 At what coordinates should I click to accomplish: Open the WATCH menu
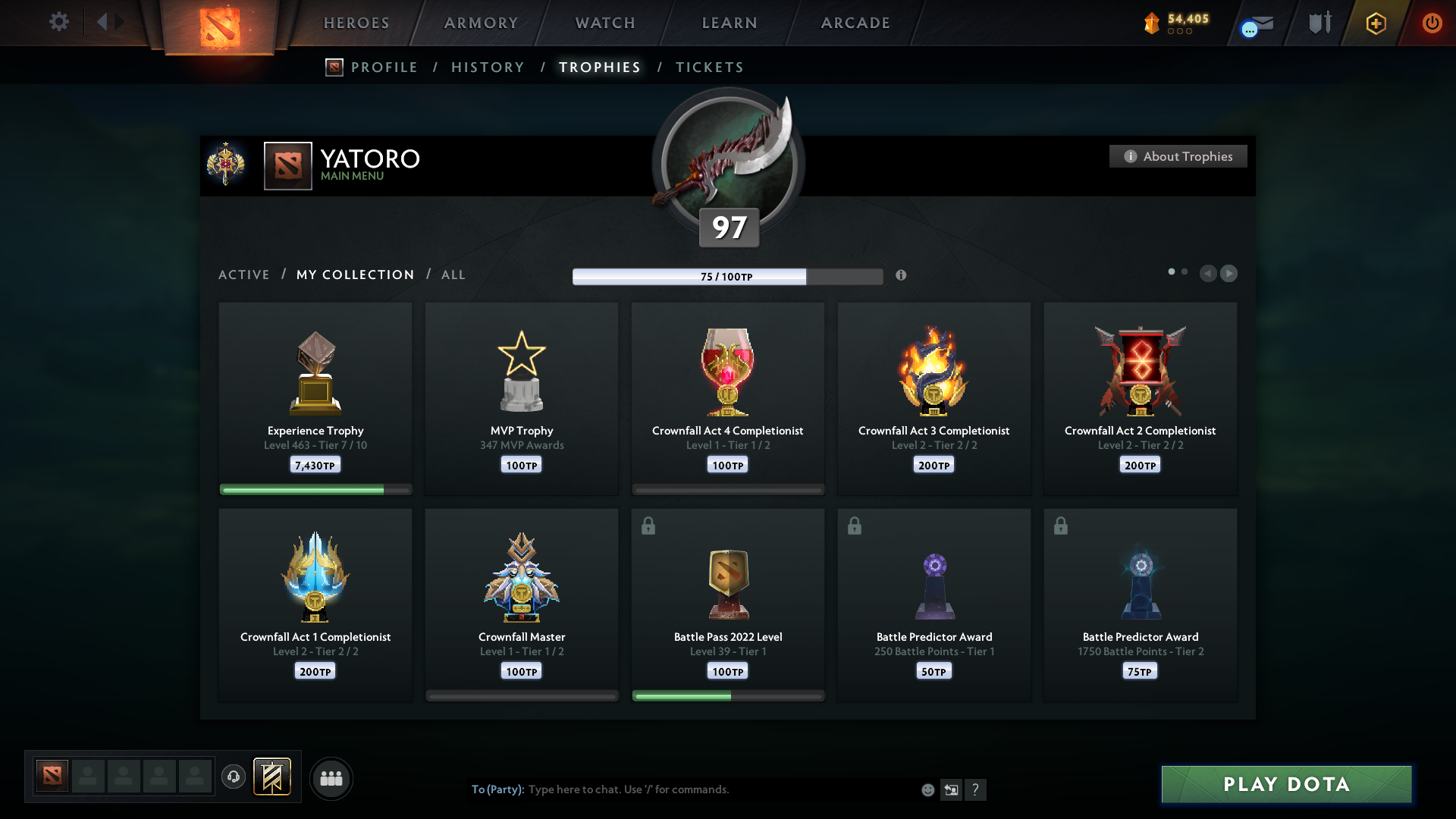click(x=604, y=23)
